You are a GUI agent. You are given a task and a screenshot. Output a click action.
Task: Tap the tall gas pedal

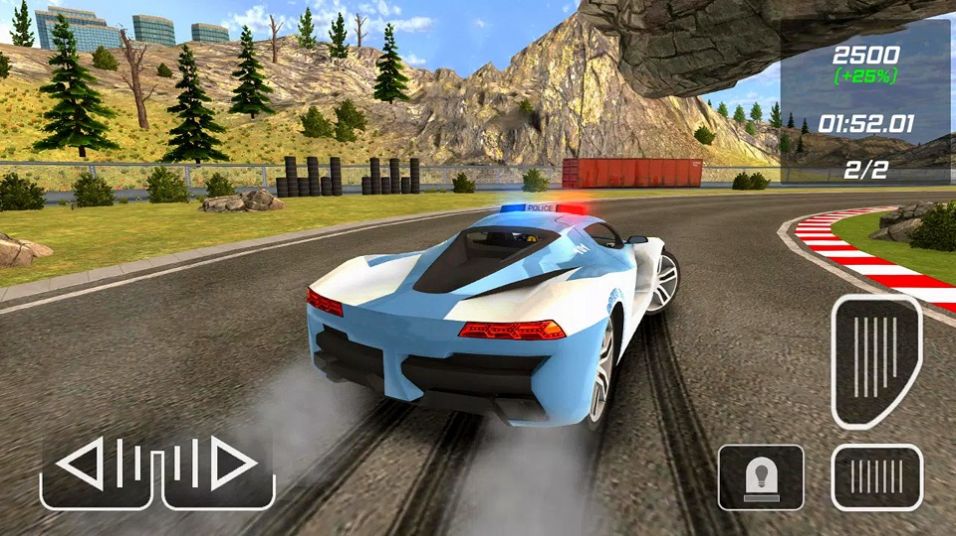click(876, 360)
